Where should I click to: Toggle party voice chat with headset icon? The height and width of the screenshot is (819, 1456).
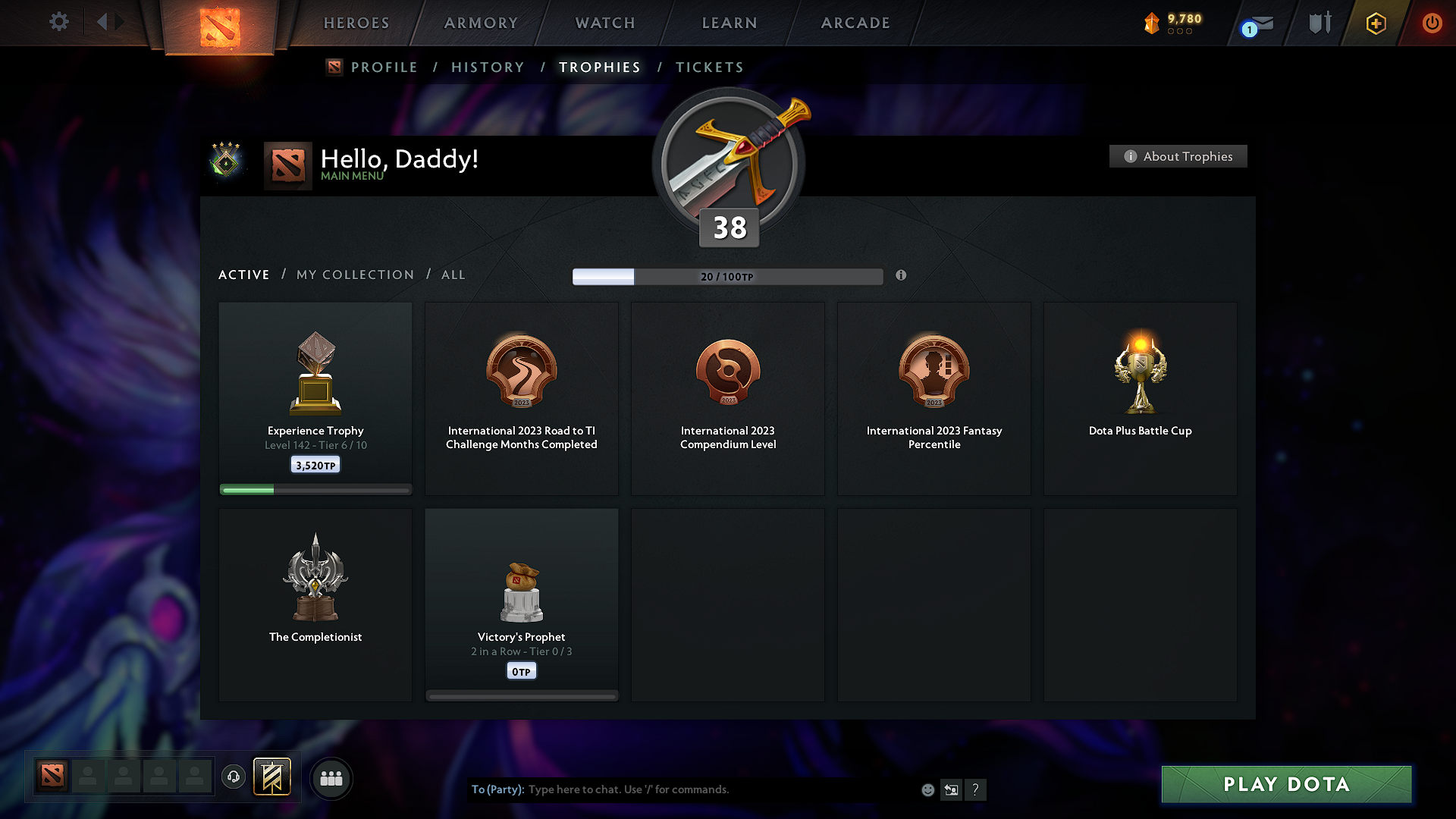click(x=234, y=778)
